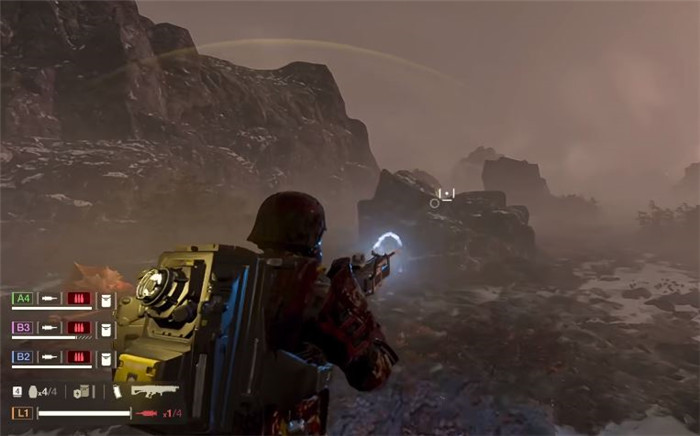The height and width of the screenshot is (436, 700).
Task: Select the grenade icon
Action: (33, 392)
